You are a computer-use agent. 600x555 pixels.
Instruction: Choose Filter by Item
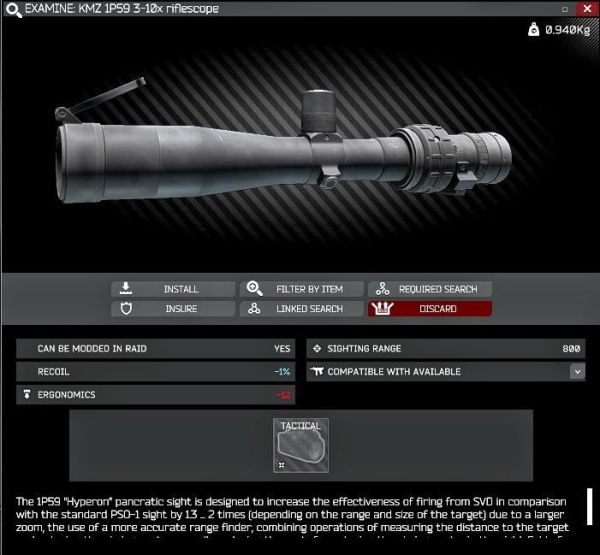pyautogui.click(x=301, y=289)
